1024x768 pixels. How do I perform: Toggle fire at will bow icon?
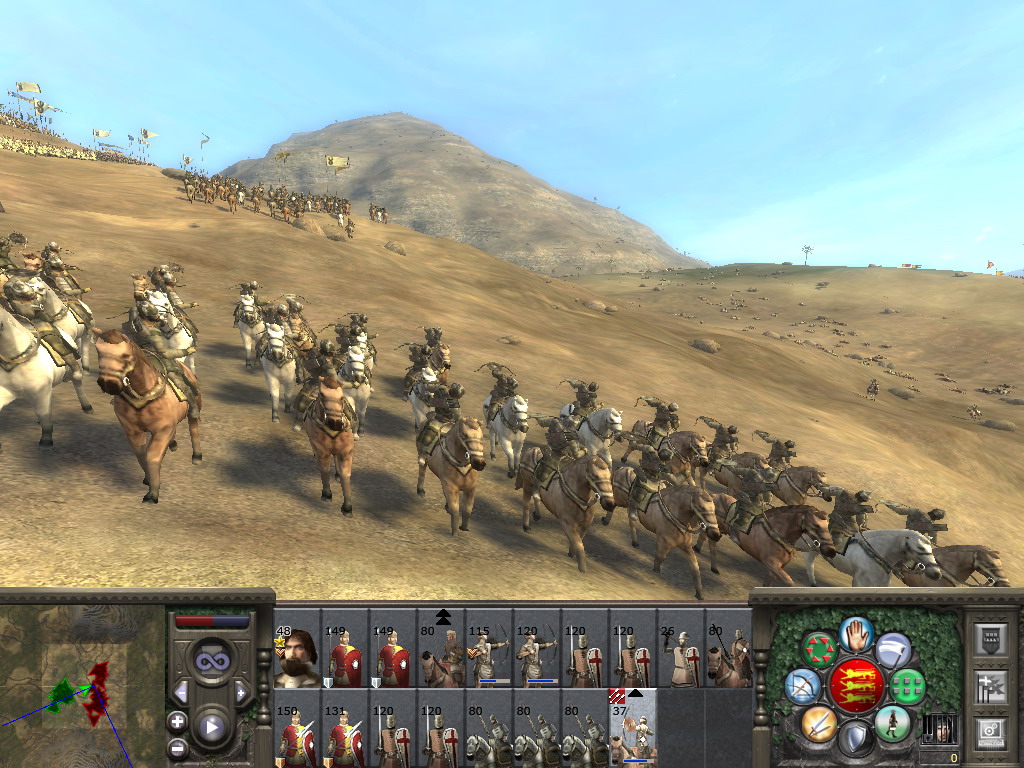[x=803, y=686]
